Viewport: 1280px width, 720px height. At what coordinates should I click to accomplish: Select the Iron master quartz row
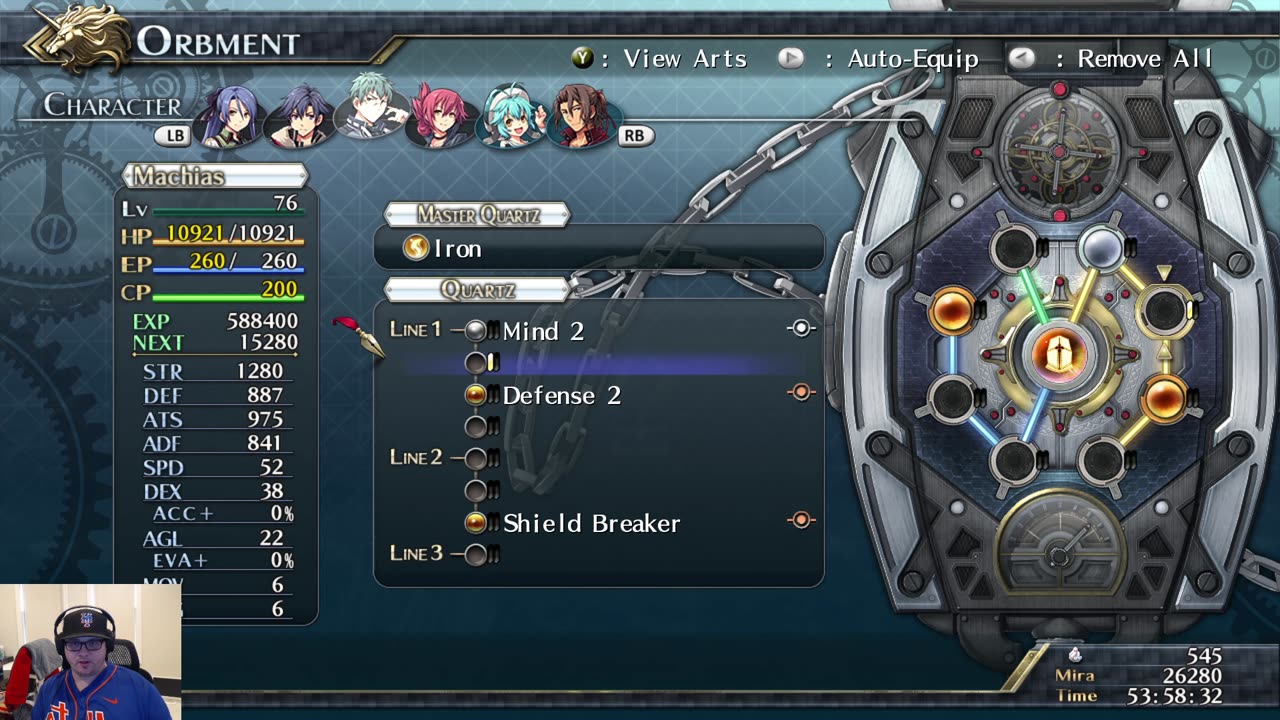pos(598,248)
